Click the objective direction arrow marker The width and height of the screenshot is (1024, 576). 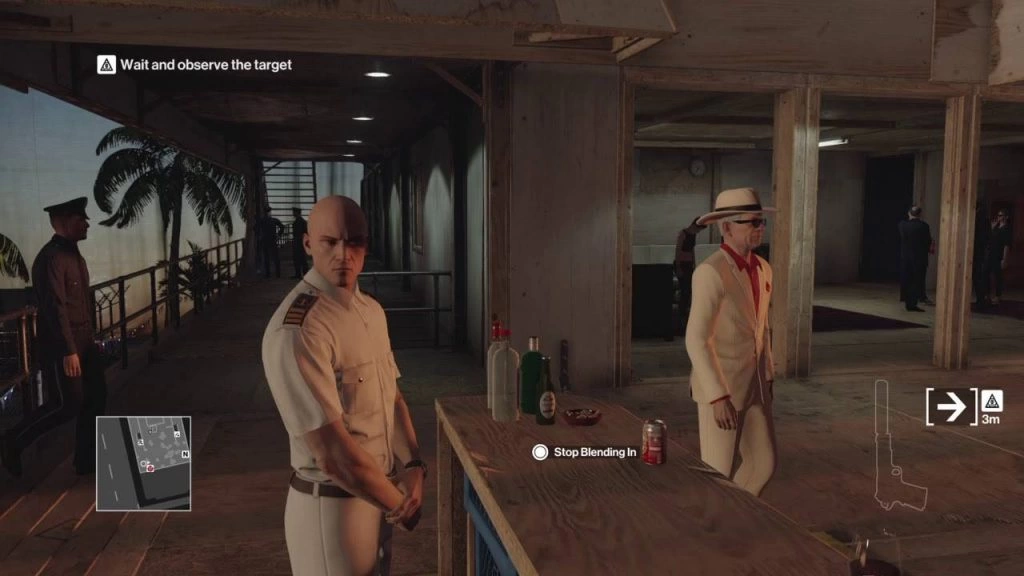tap(951, 406)
